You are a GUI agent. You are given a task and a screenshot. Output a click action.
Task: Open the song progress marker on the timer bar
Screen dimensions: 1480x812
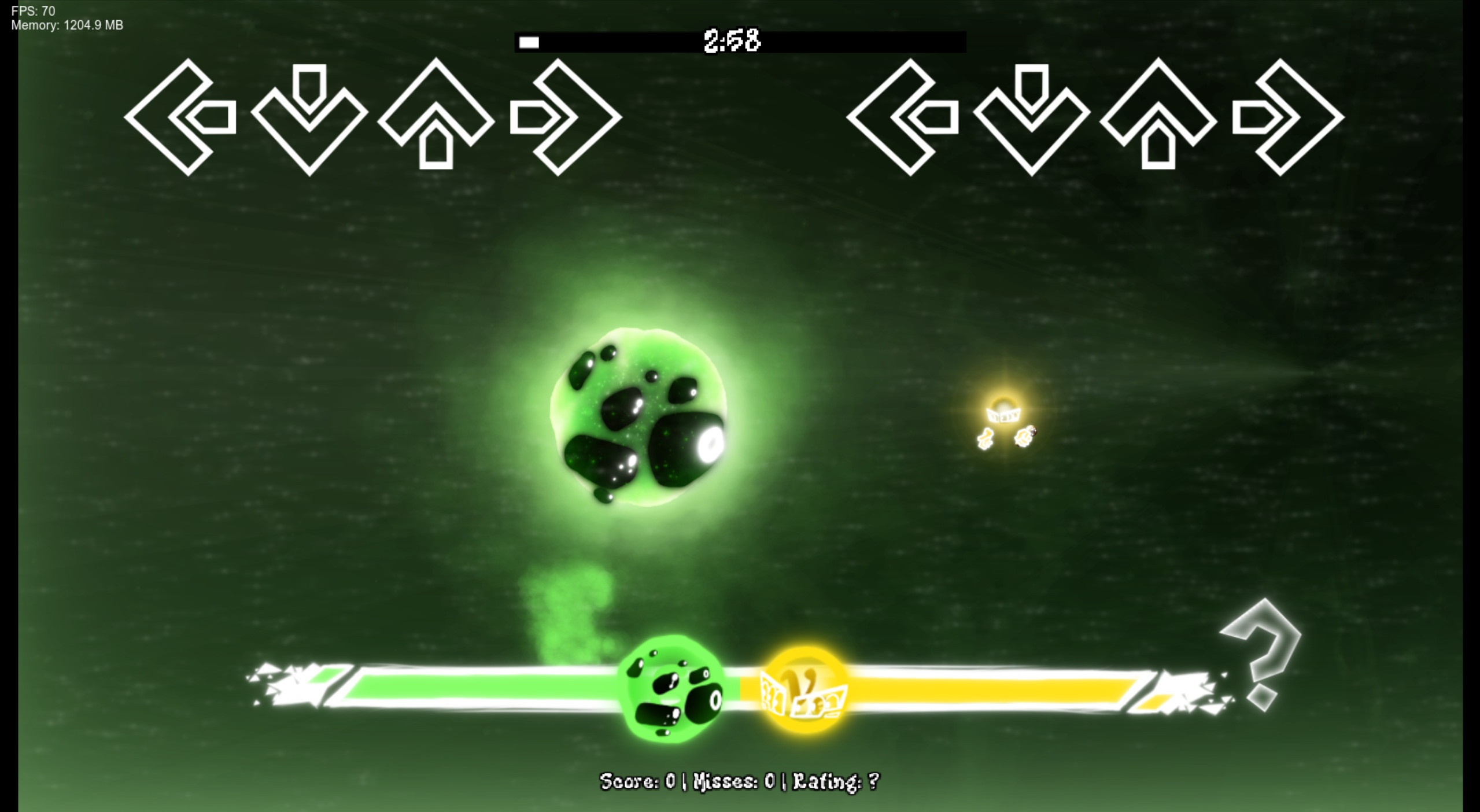coord(528,41)
